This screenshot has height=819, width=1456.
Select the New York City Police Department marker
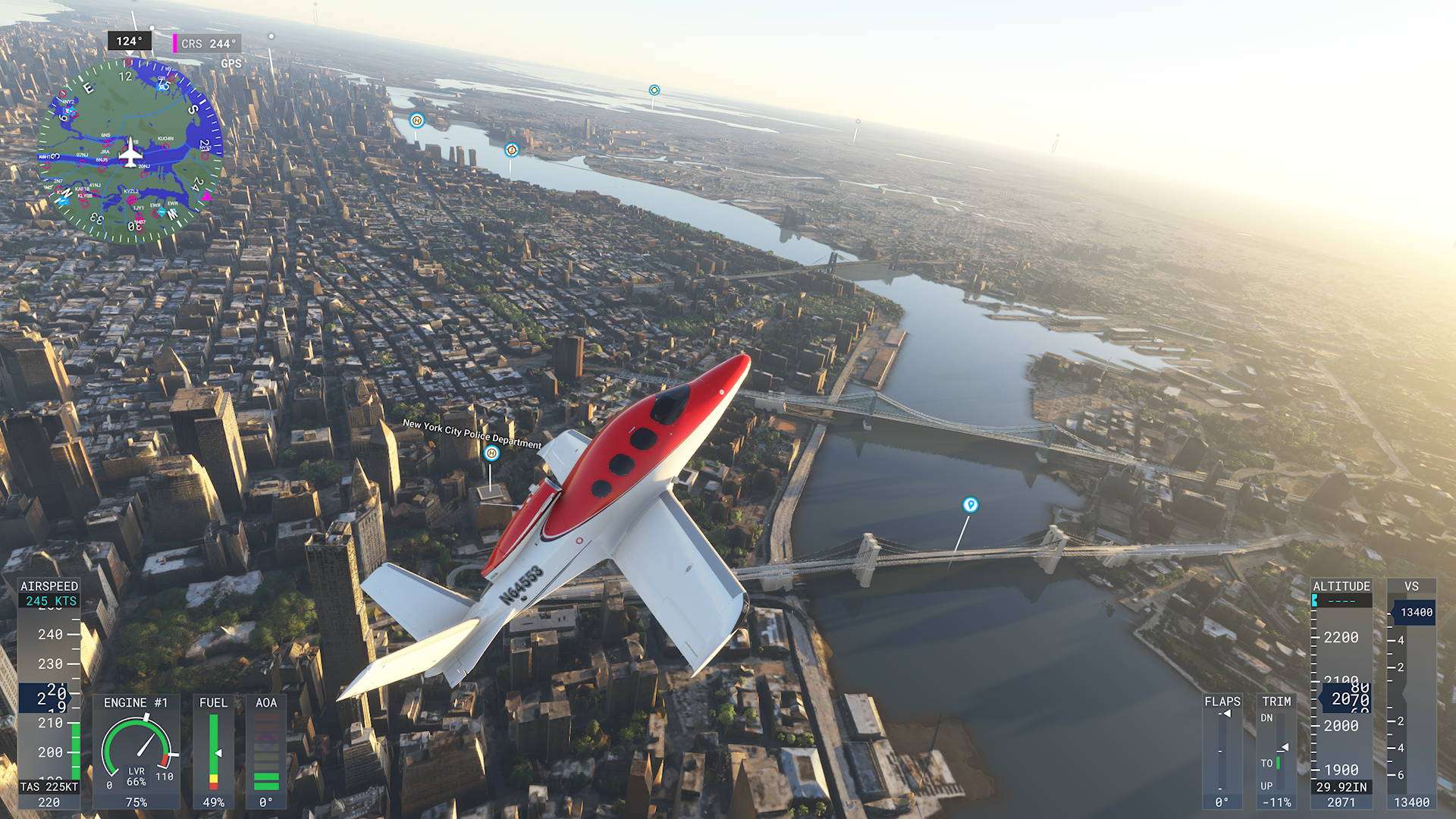click(491, 453)
